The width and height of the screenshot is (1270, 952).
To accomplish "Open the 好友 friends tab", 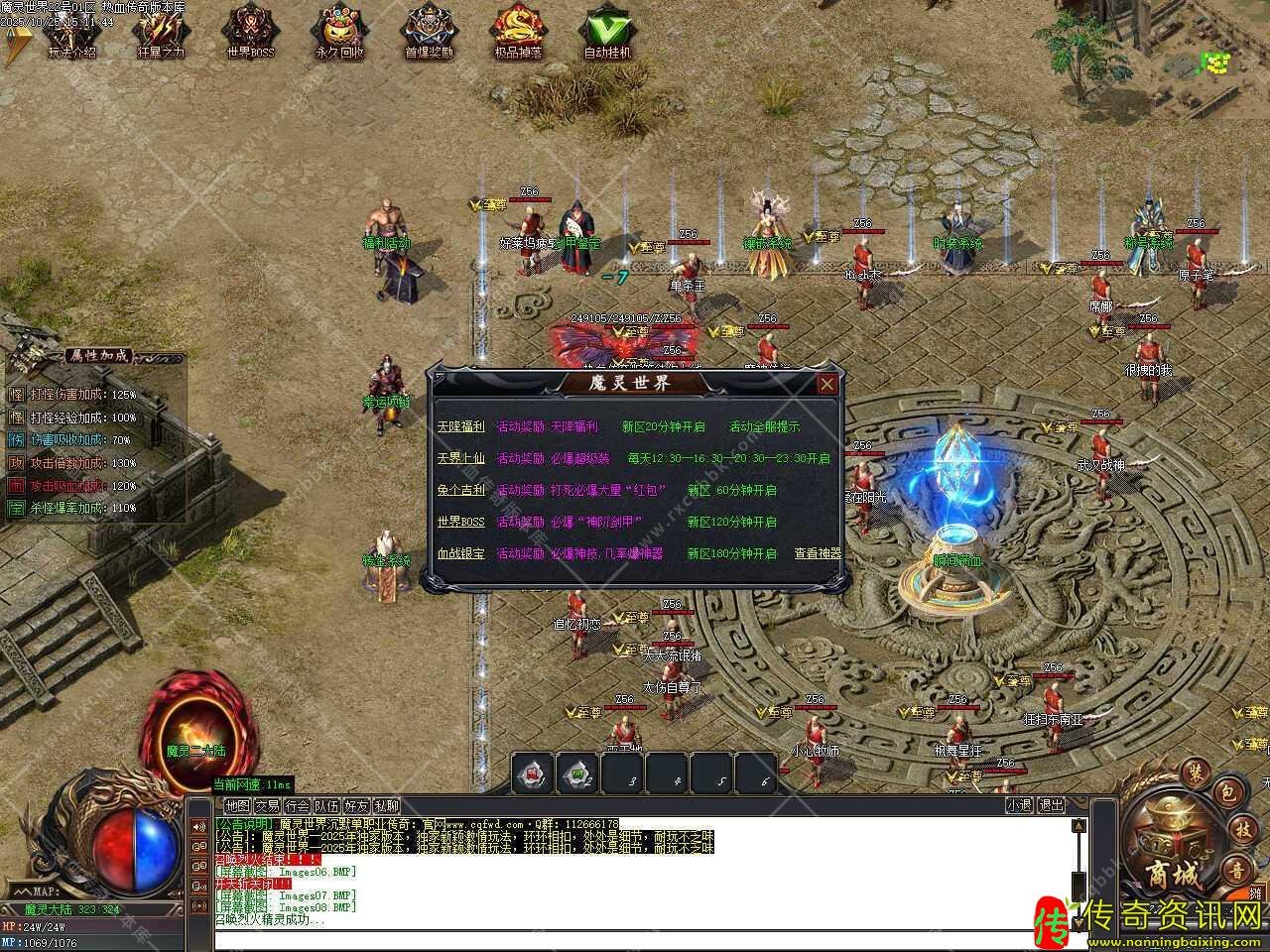I will [x=356, y=806].
